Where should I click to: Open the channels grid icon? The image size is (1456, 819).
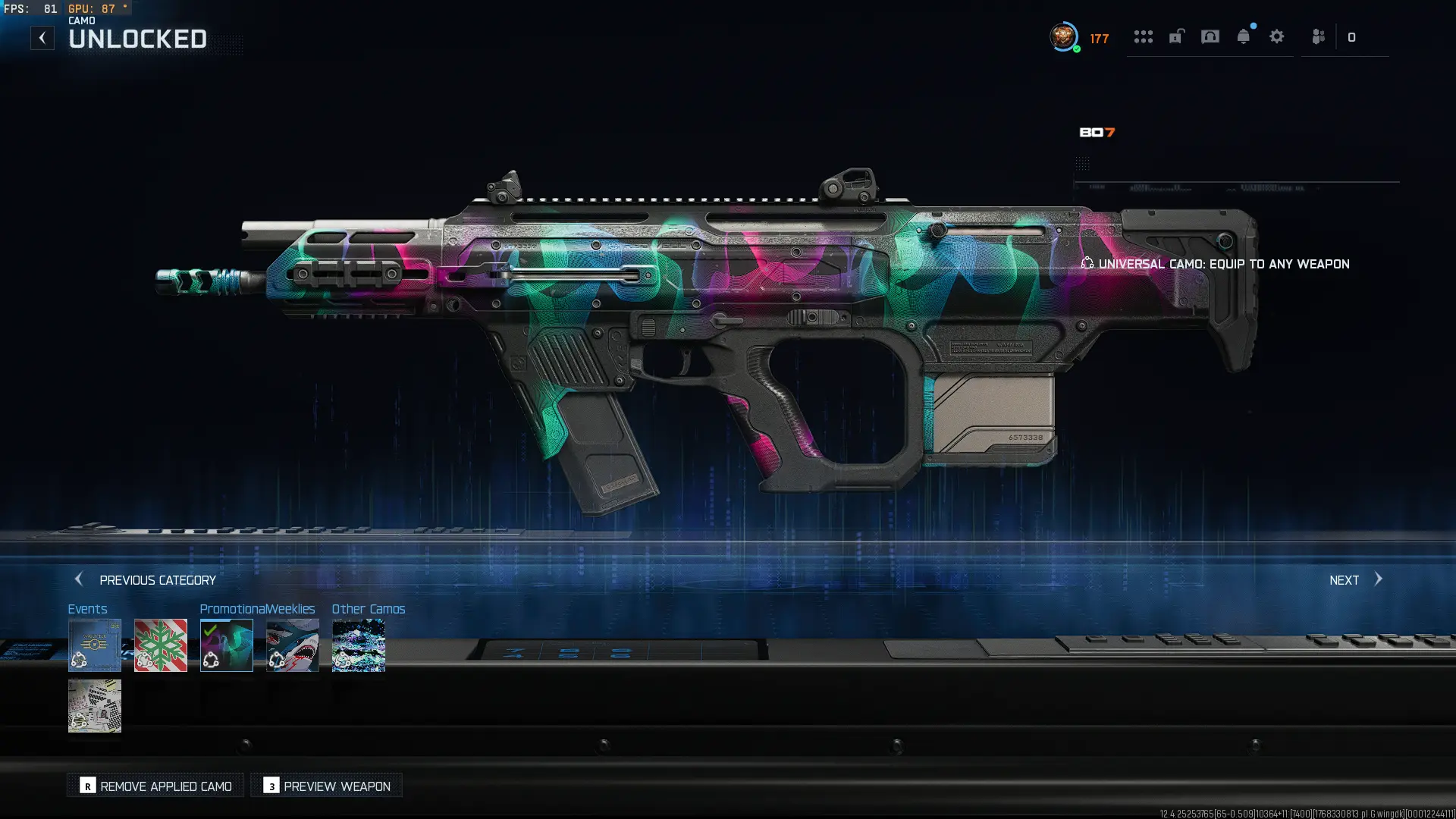1144,36
